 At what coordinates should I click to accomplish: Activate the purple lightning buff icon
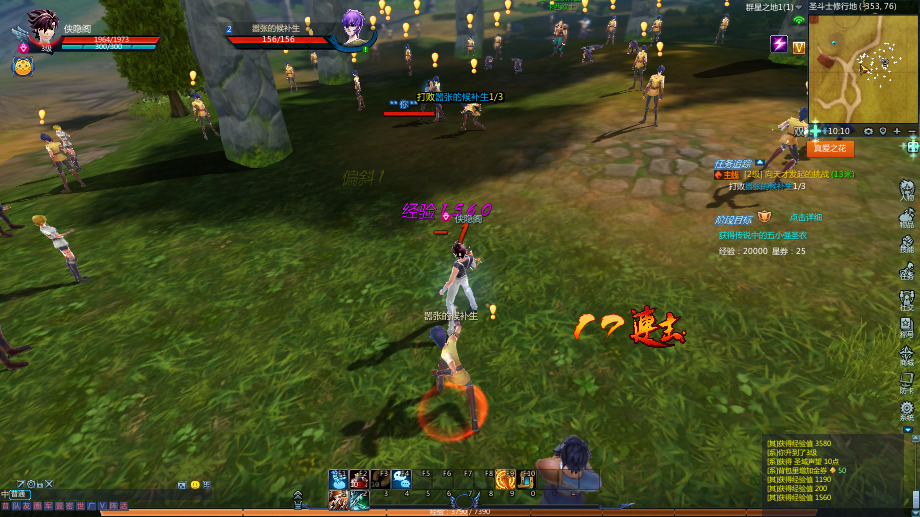pos(779,44)
